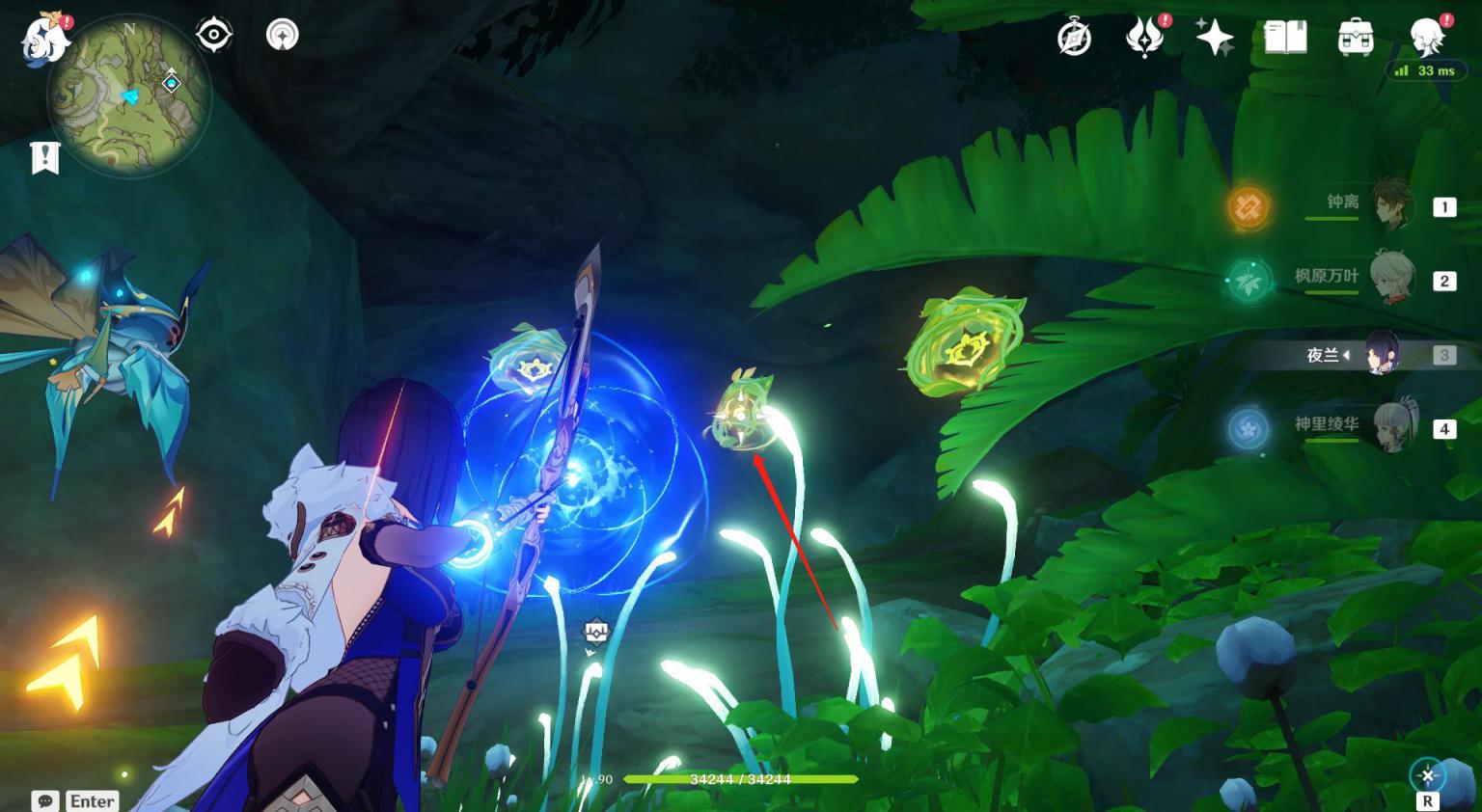Click the mountain-shaped icon beside the quest target
The width and height of the screenshot is (1482, 812).
(x=282, y=36)
